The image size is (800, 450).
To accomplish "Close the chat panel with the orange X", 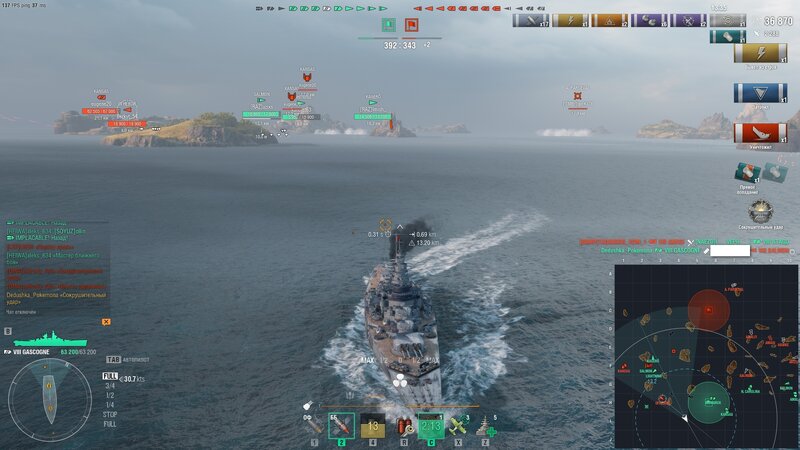I will pyautogui.click(x=106, y=322).
